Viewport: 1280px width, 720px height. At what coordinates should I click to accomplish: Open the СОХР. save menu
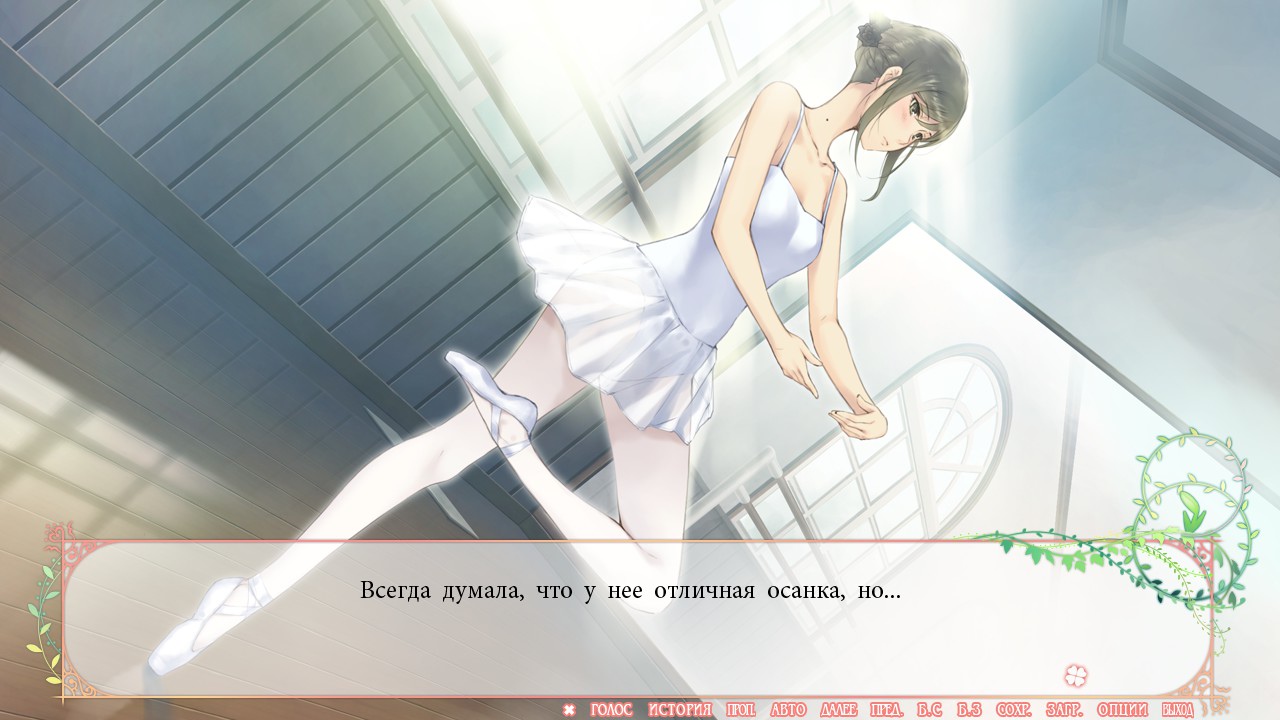pyautogui.click(x=1013, y=710)
